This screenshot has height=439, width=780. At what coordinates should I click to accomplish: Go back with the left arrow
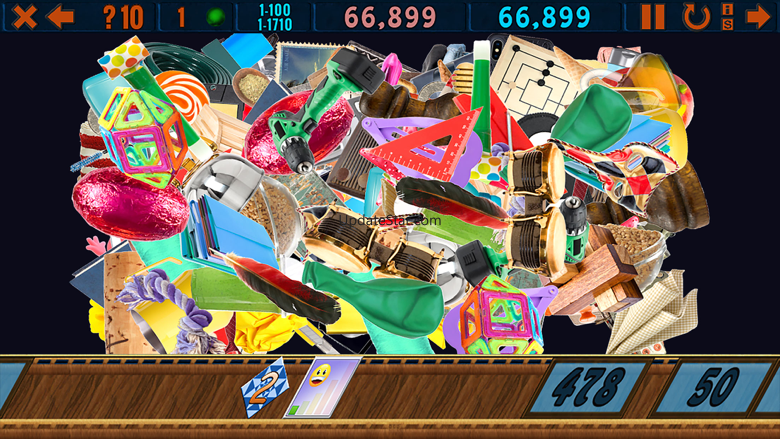(x=61, y=16)
